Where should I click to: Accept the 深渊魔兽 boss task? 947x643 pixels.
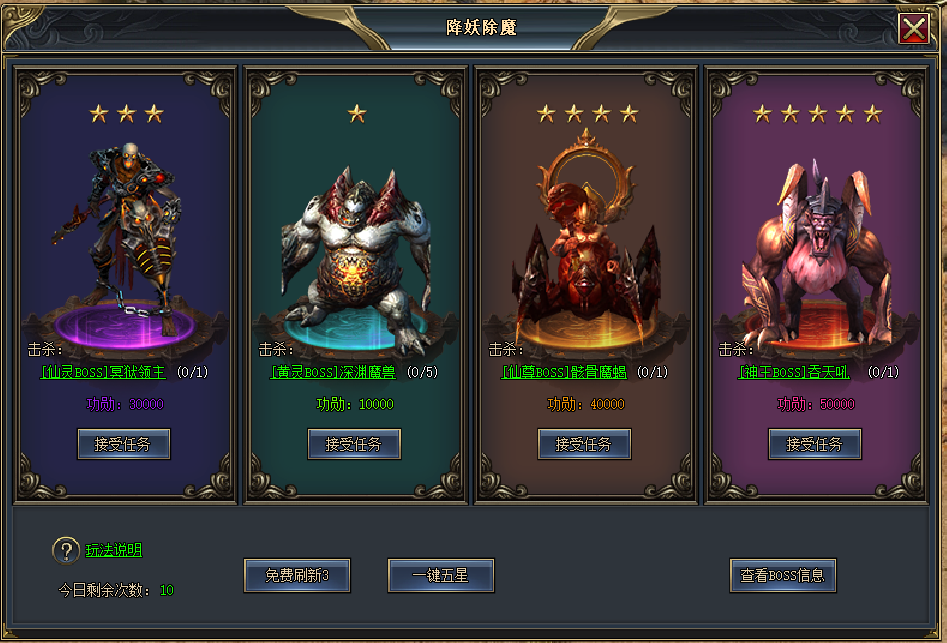click(x=354, y=444)
